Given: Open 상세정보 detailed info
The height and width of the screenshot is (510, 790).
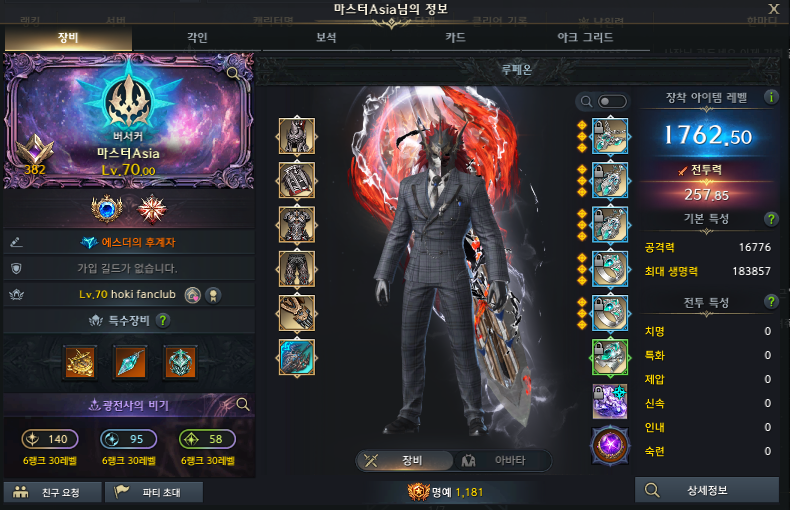Looking at the screenshot, I should point(707,490).
